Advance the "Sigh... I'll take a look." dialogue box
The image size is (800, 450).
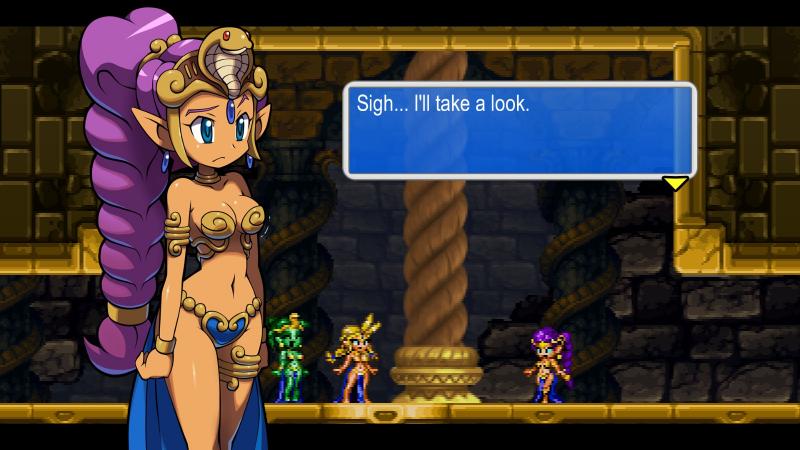[x=519, y=130]
